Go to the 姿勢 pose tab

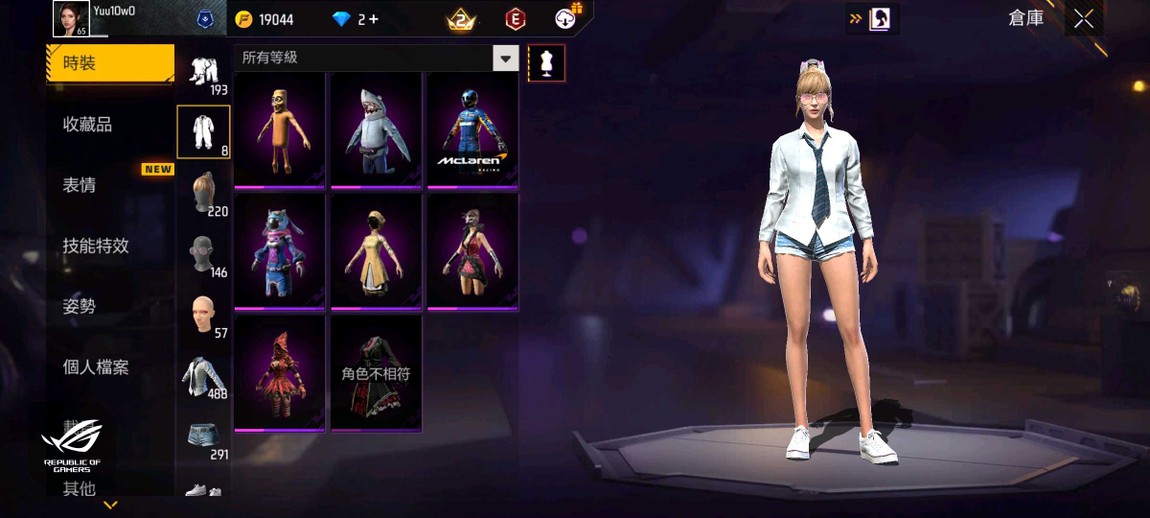tap(80, 307)
